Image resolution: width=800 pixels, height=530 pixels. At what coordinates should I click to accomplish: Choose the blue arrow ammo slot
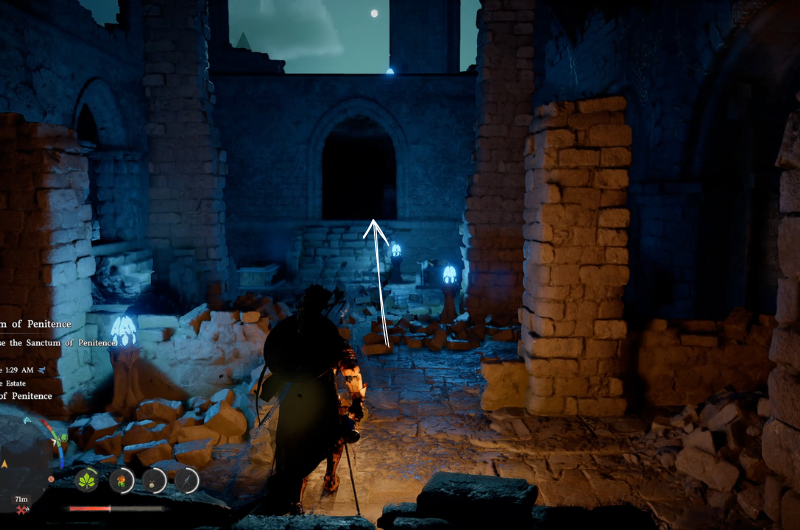click(187, 480)
